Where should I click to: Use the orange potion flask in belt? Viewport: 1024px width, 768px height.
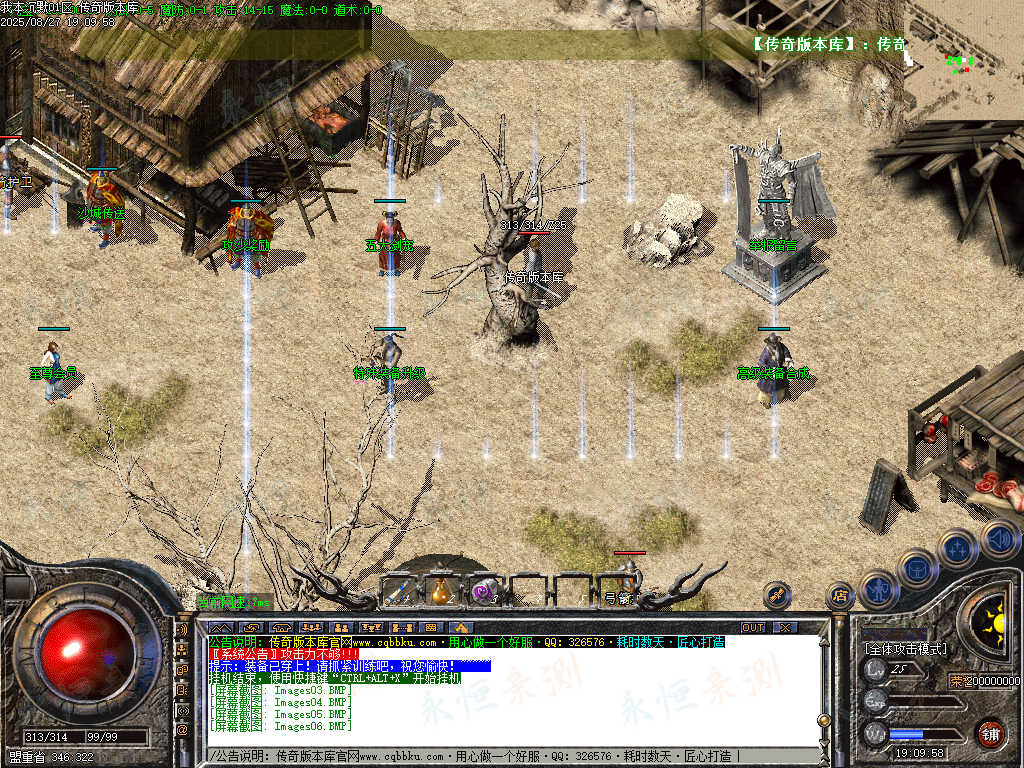pyautogui.click(x=443, y=590)
